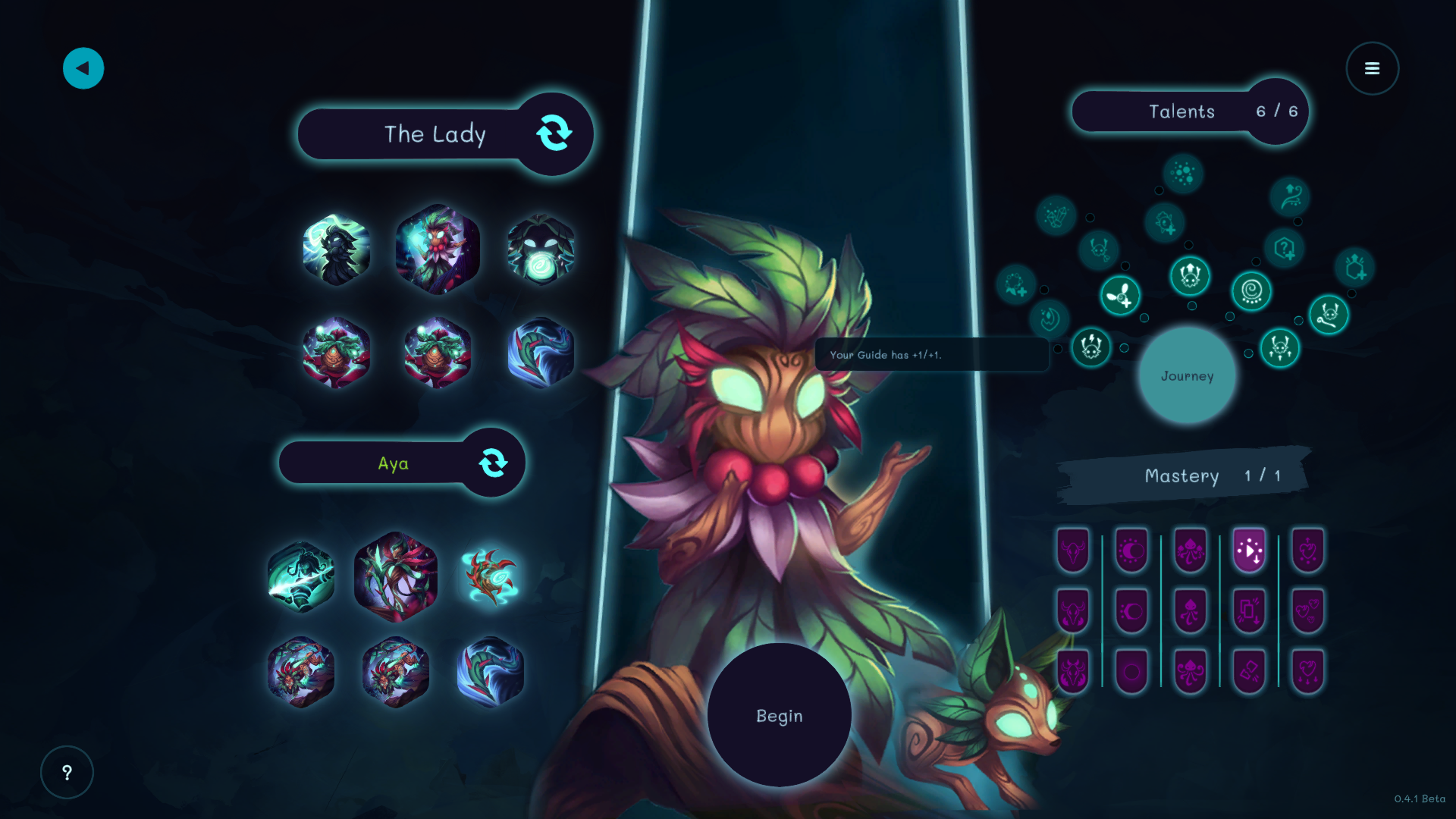This screenshot has height=819, width=1456.
Task: Choose Aya's large thorny vine portrait card
Action: tap(396, 577)
